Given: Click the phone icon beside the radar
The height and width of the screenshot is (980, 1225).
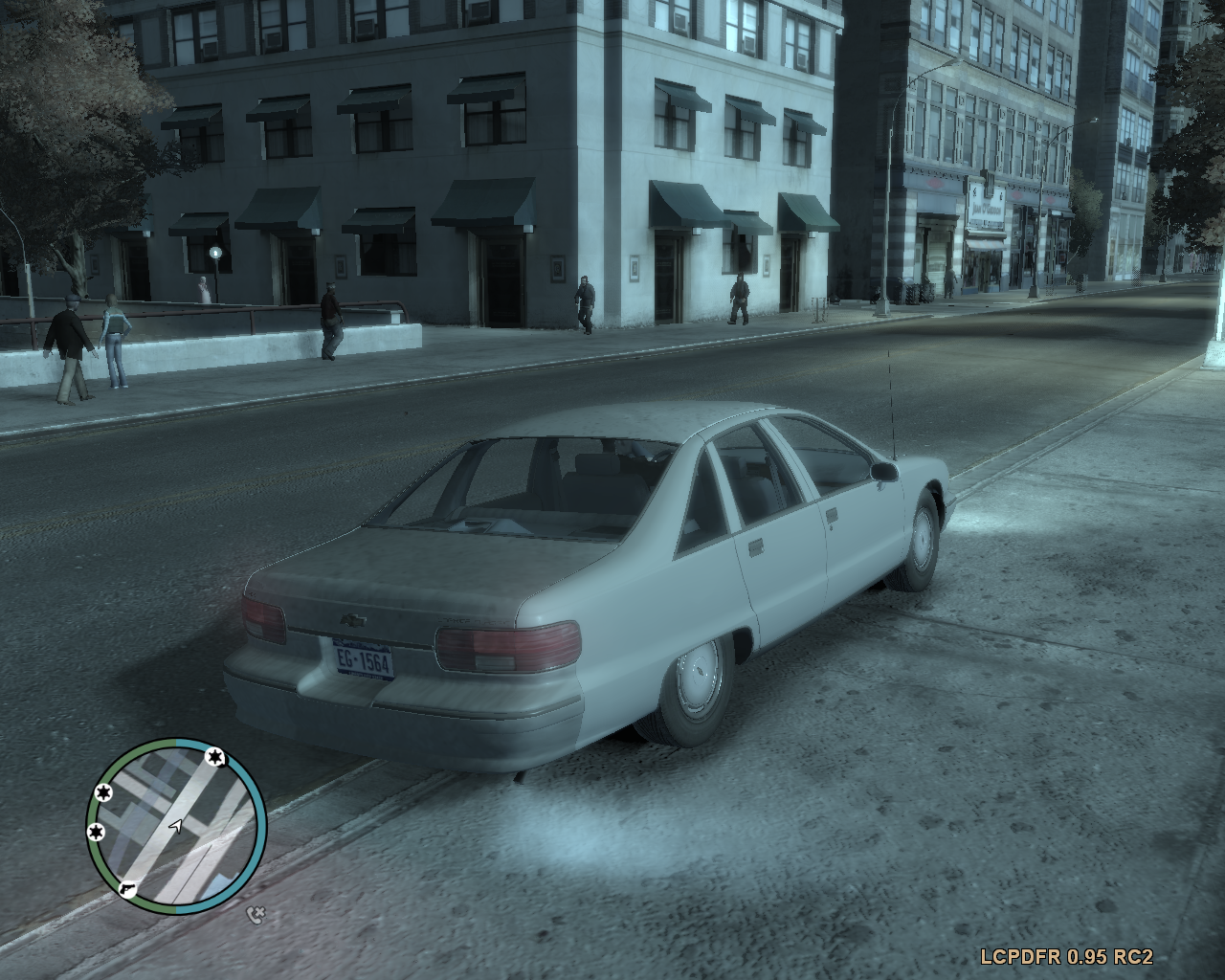Looking at the screenshot, I should 255,914.
